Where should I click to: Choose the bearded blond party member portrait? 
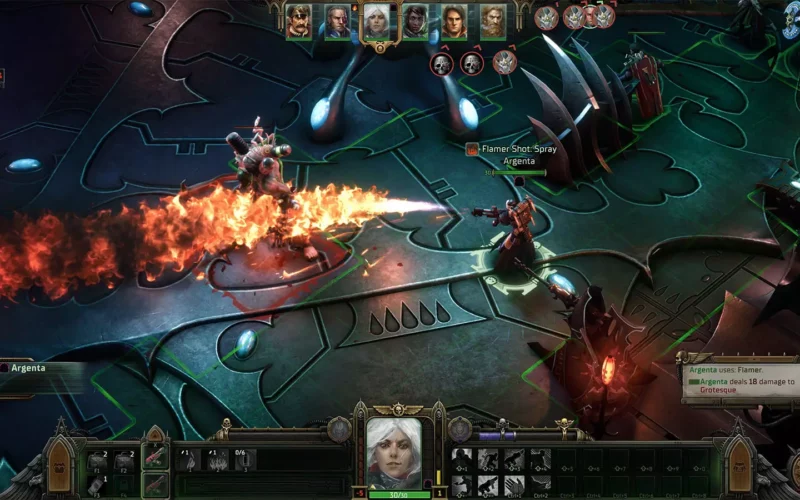(492, 21)
